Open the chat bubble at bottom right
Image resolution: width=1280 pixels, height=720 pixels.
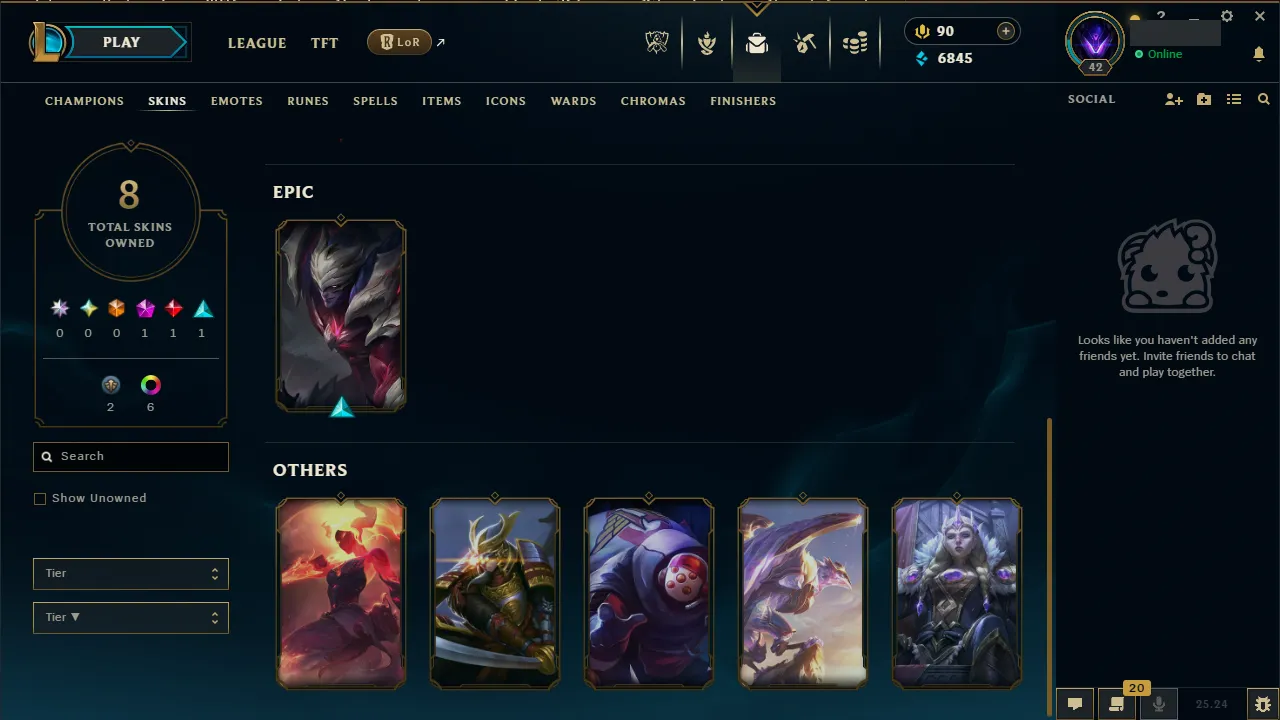coord(1074,704)
